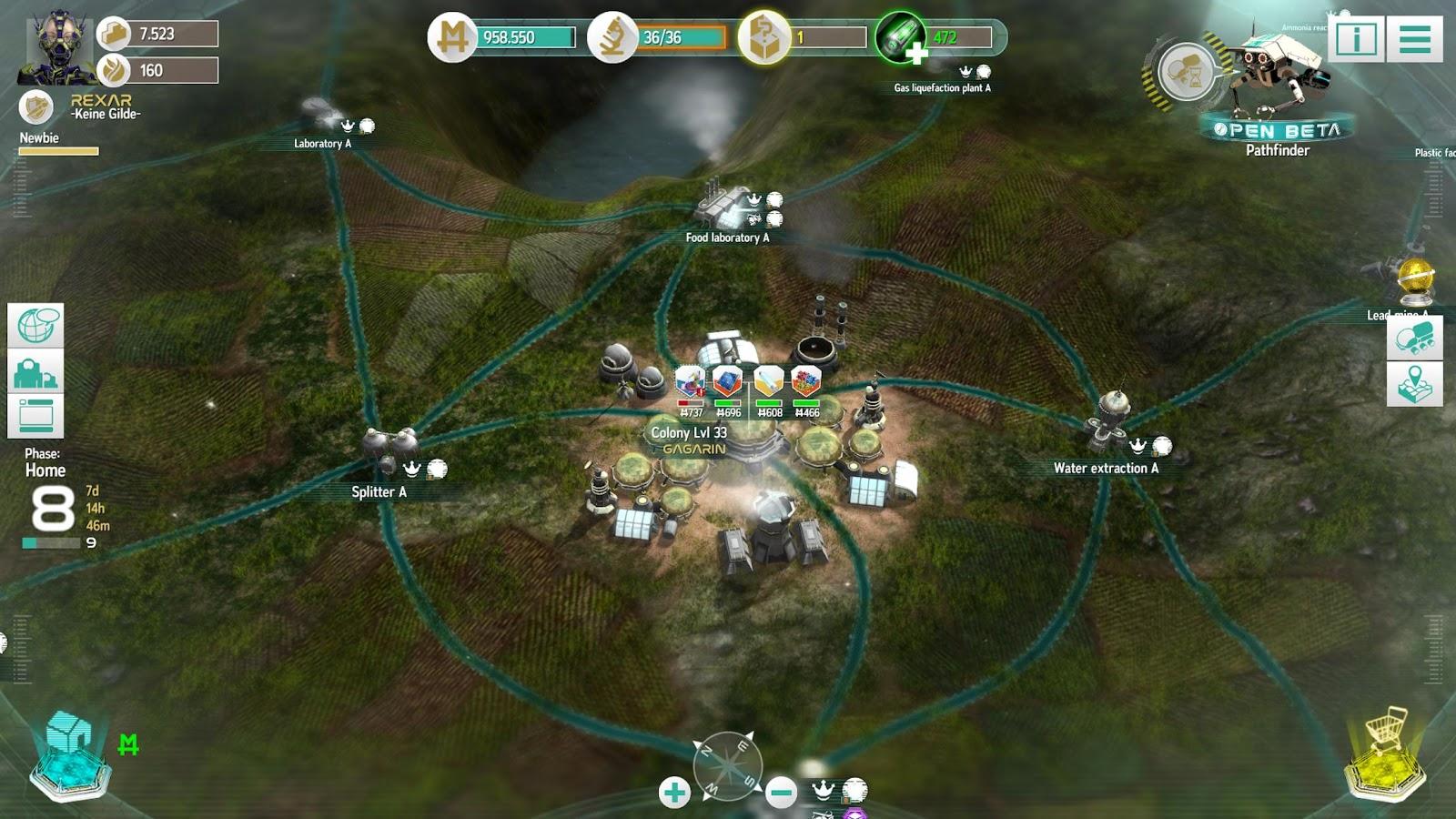Viewport: 1456px width, 819px height.
Task: Zoom in with the plus button
Action: (674, 793)
